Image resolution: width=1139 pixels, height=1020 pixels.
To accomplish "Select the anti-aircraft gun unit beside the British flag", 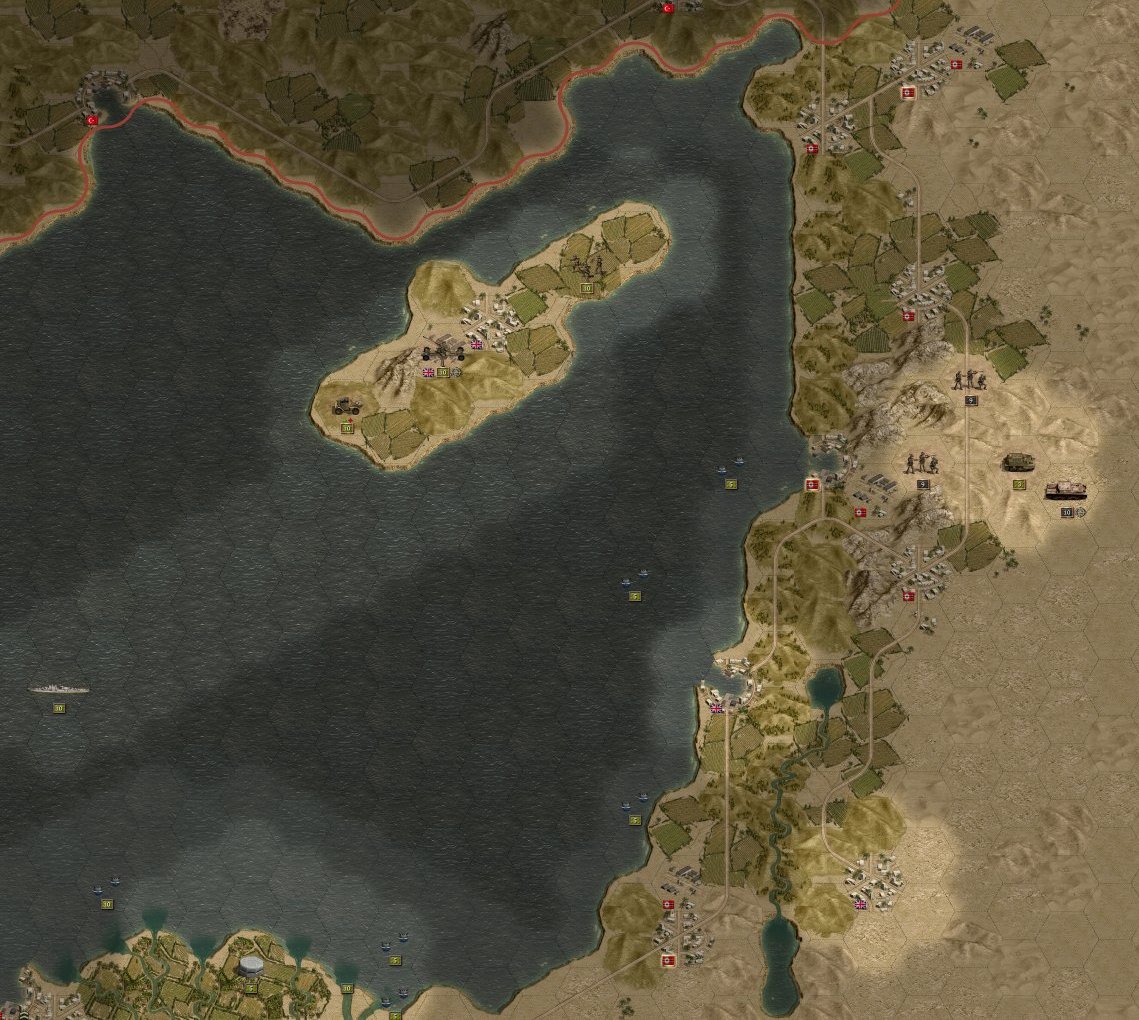I will (443, 351).
